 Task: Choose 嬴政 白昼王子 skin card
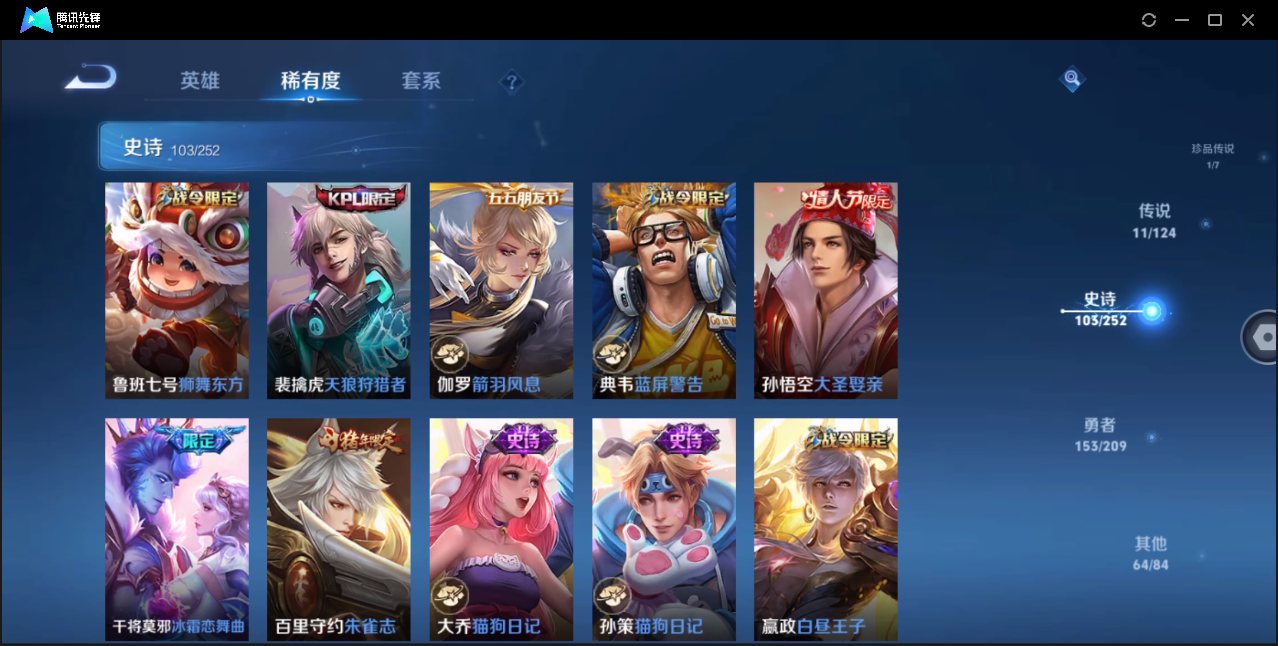[825, 528]
